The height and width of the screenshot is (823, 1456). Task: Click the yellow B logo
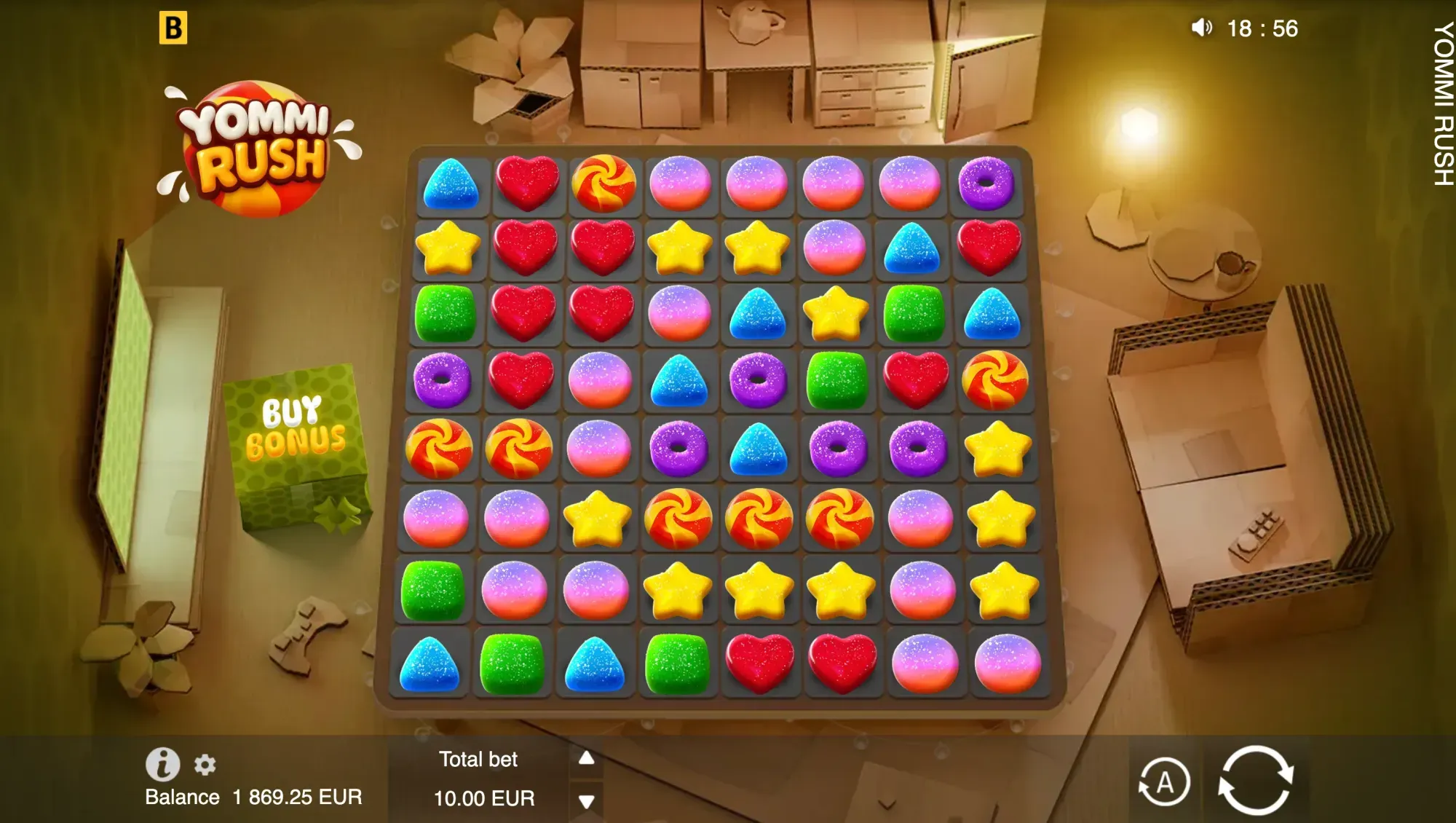(173, 28)
